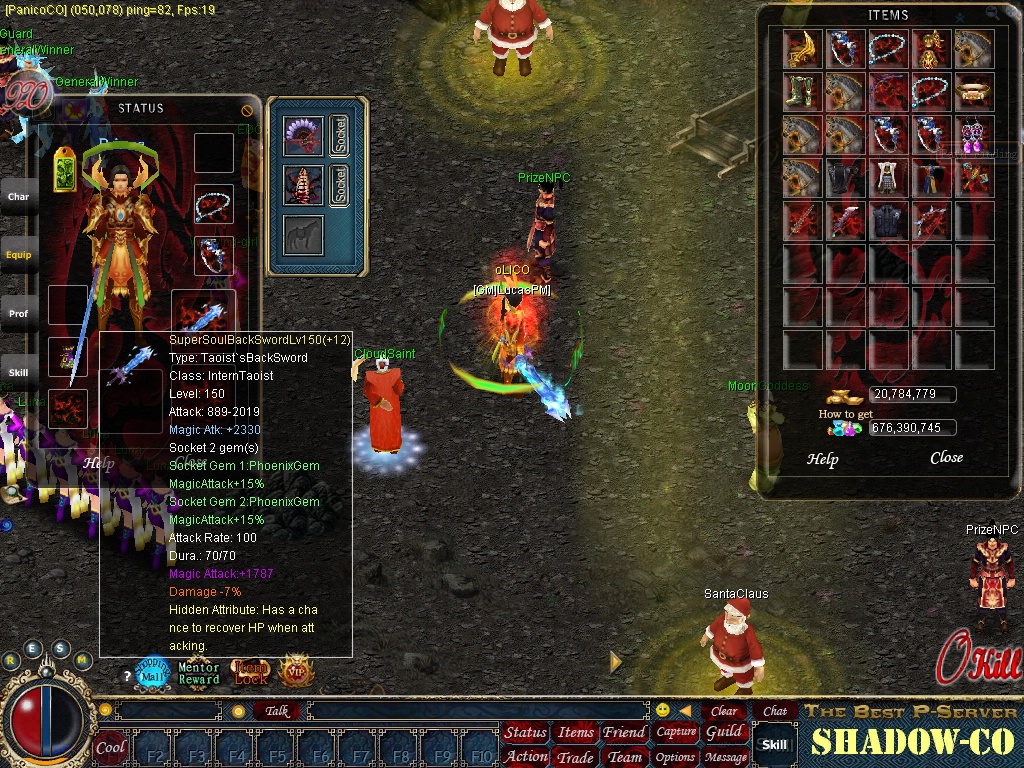Open Mentor Reward
The width and height of the screenshot is (1024, 768).
199,673
